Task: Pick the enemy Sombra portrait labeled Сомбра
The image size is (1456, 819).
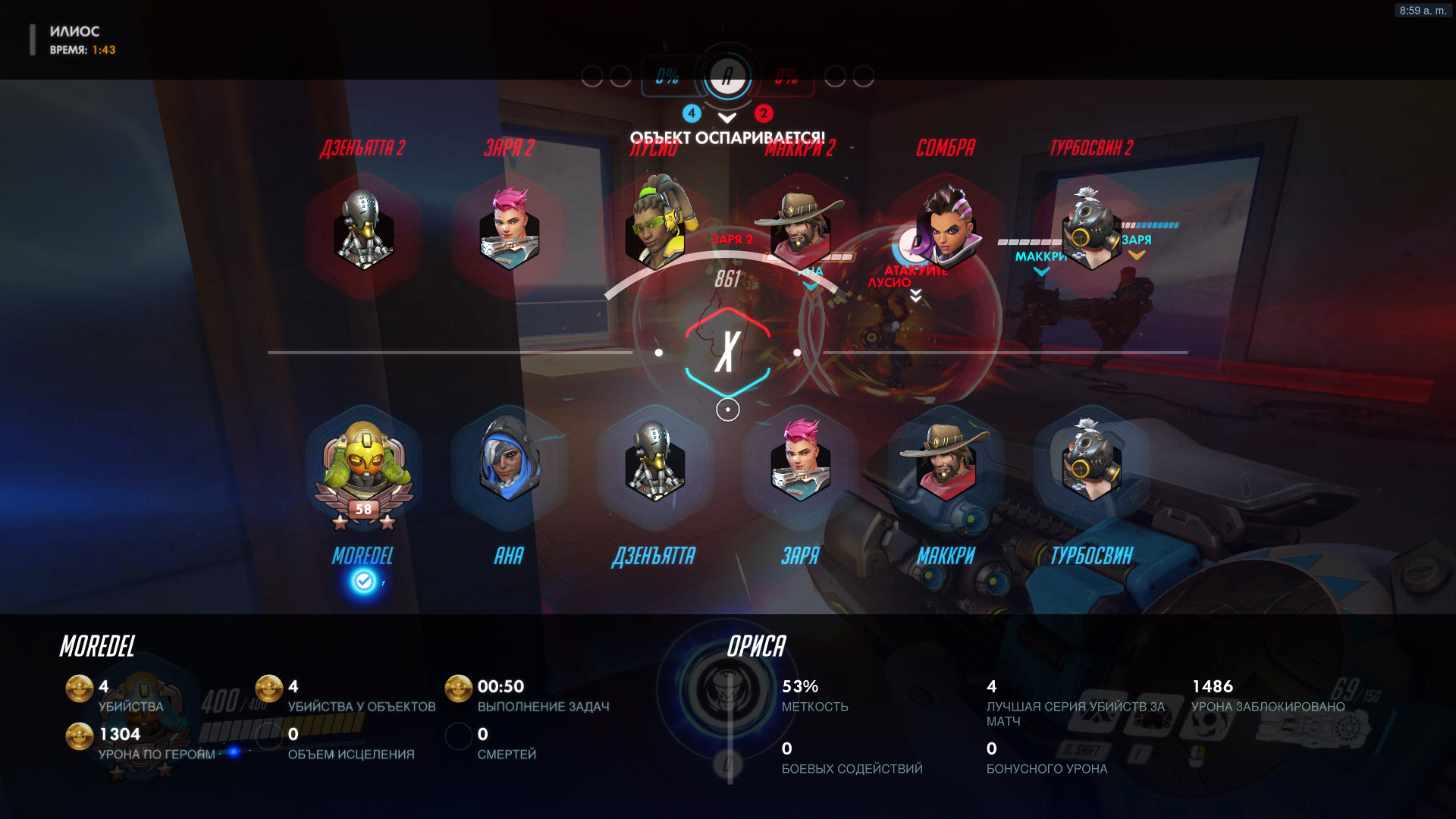Action: coord(946,227)
